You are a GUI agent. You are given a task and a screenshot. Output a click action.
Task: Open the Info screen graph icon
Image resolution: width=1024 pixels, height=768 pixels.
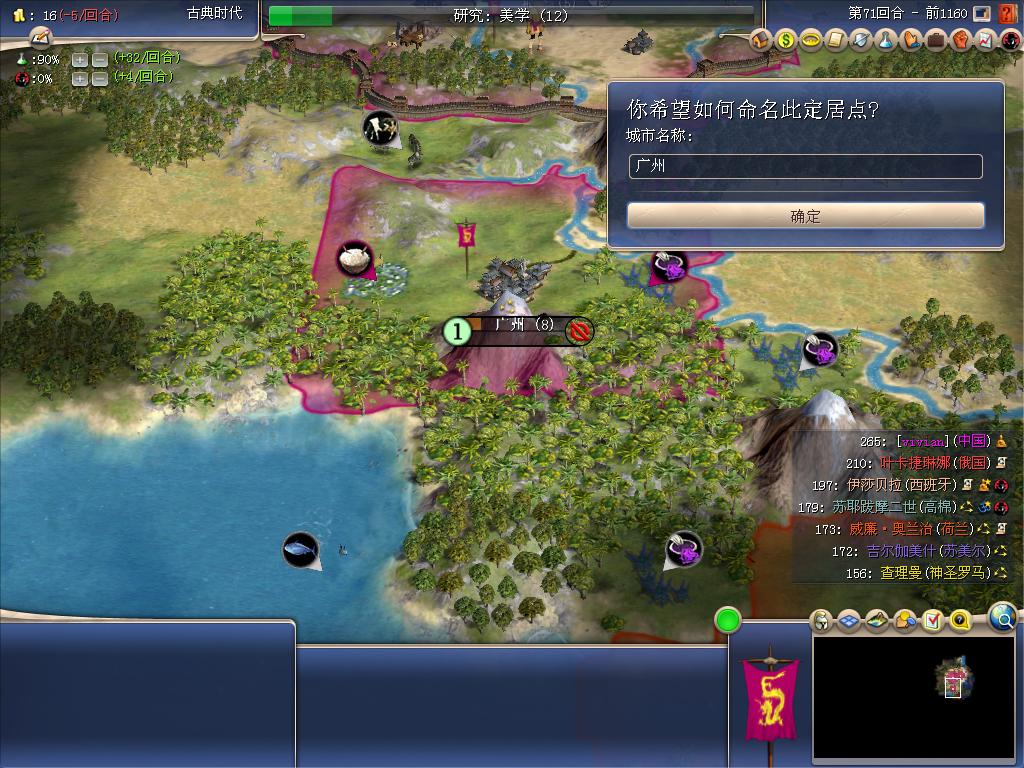click(986, 41)
